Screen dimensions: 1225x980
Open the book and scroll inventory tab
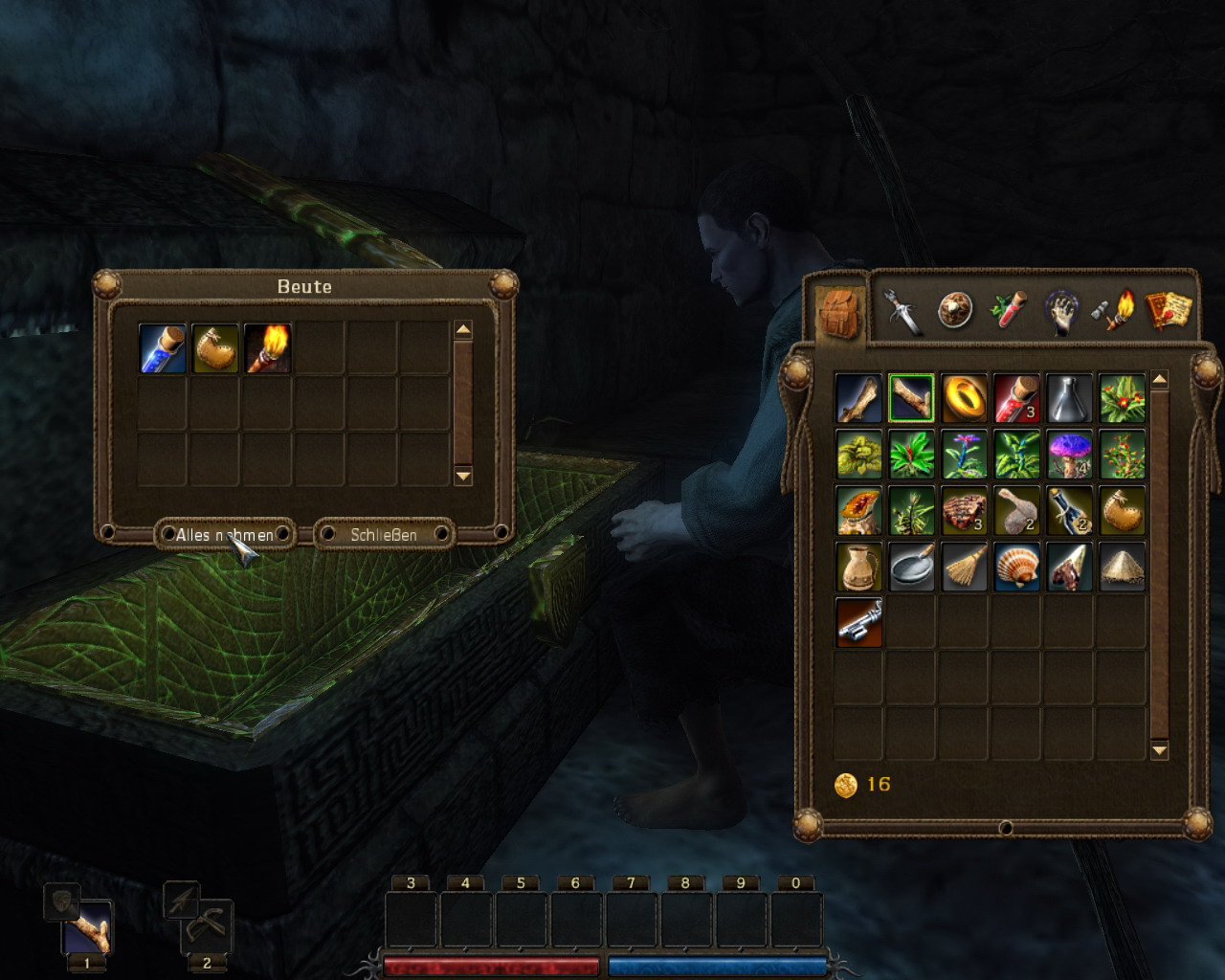(1167, 310)
